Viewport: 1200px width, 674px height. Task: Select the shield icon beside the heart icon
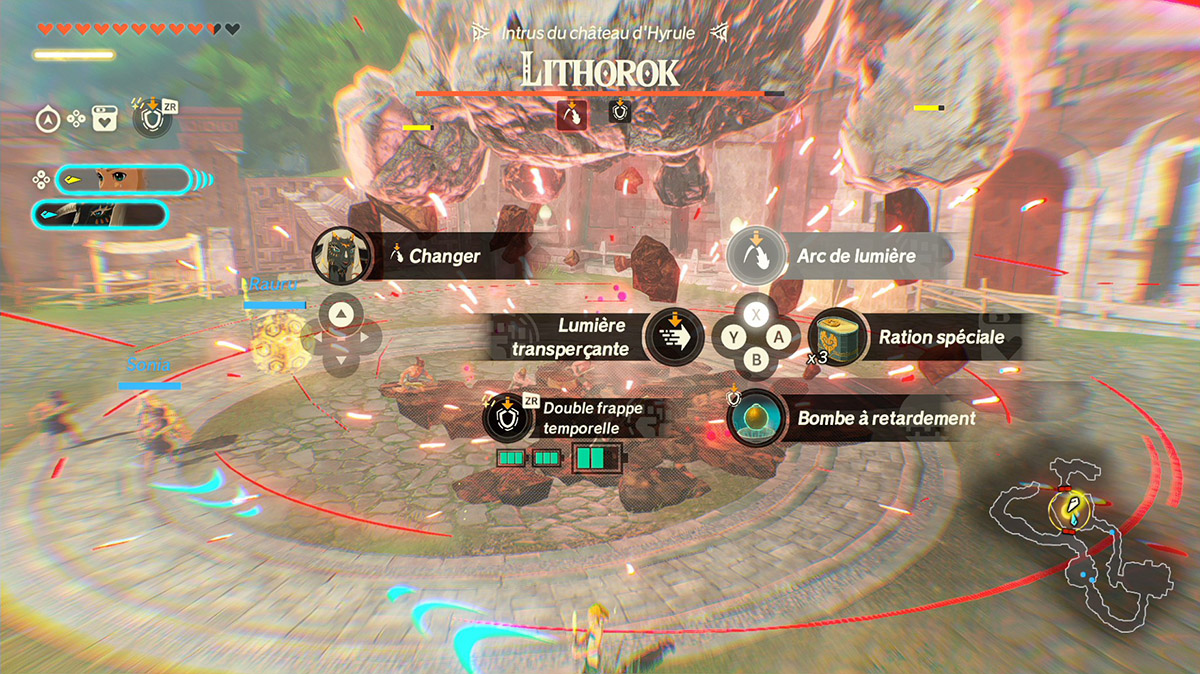tap(153, 118)
